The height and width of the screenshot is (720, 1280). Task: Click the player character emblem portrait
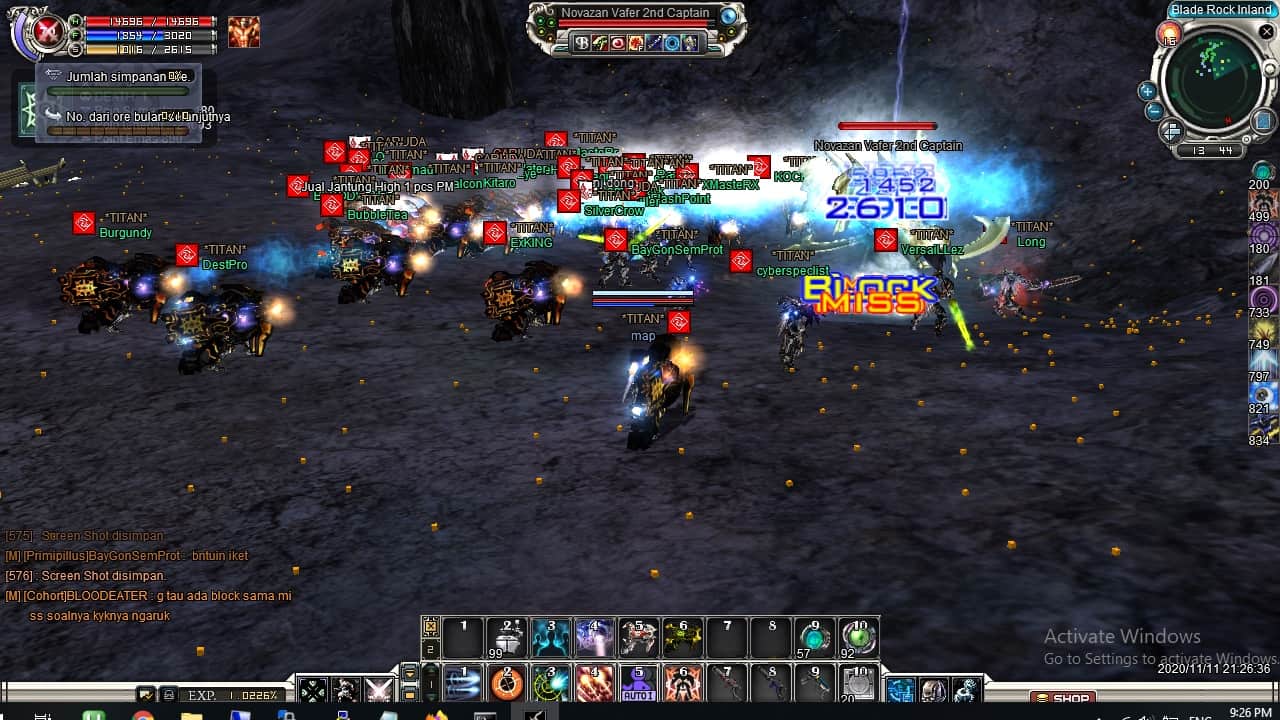click(x=46, y=34)
